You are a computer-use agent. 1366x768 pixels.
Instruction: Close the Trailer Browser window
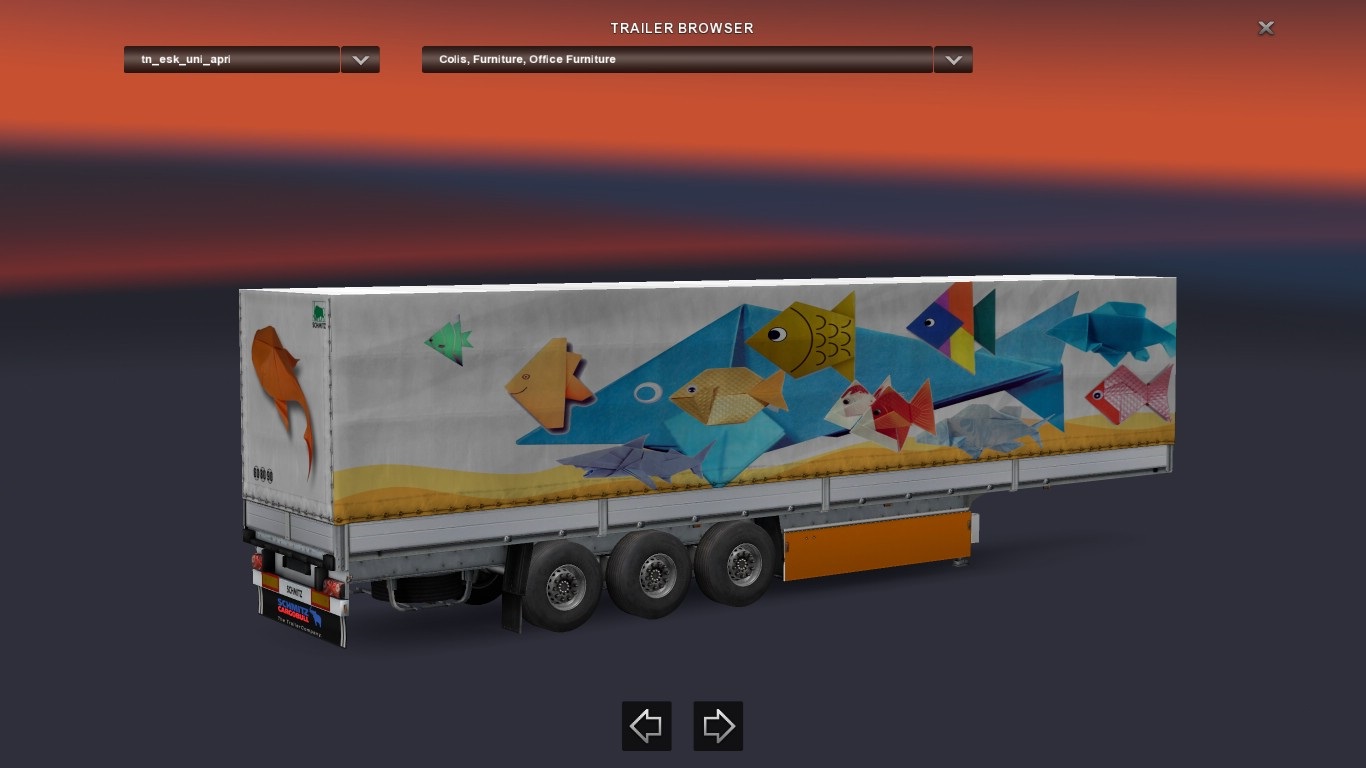tap(1265, 28)
